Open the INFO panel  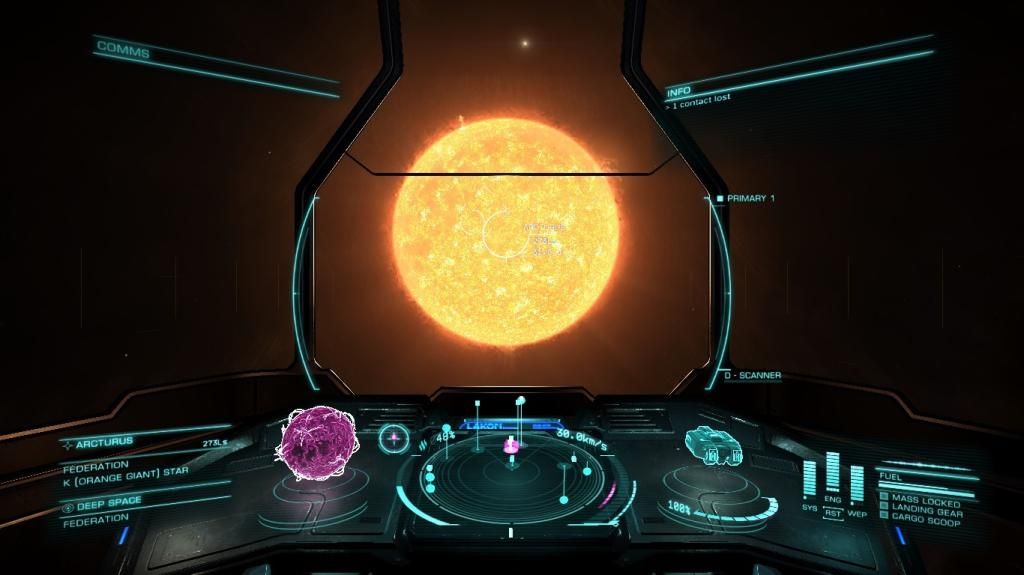[x=678, y=92]
